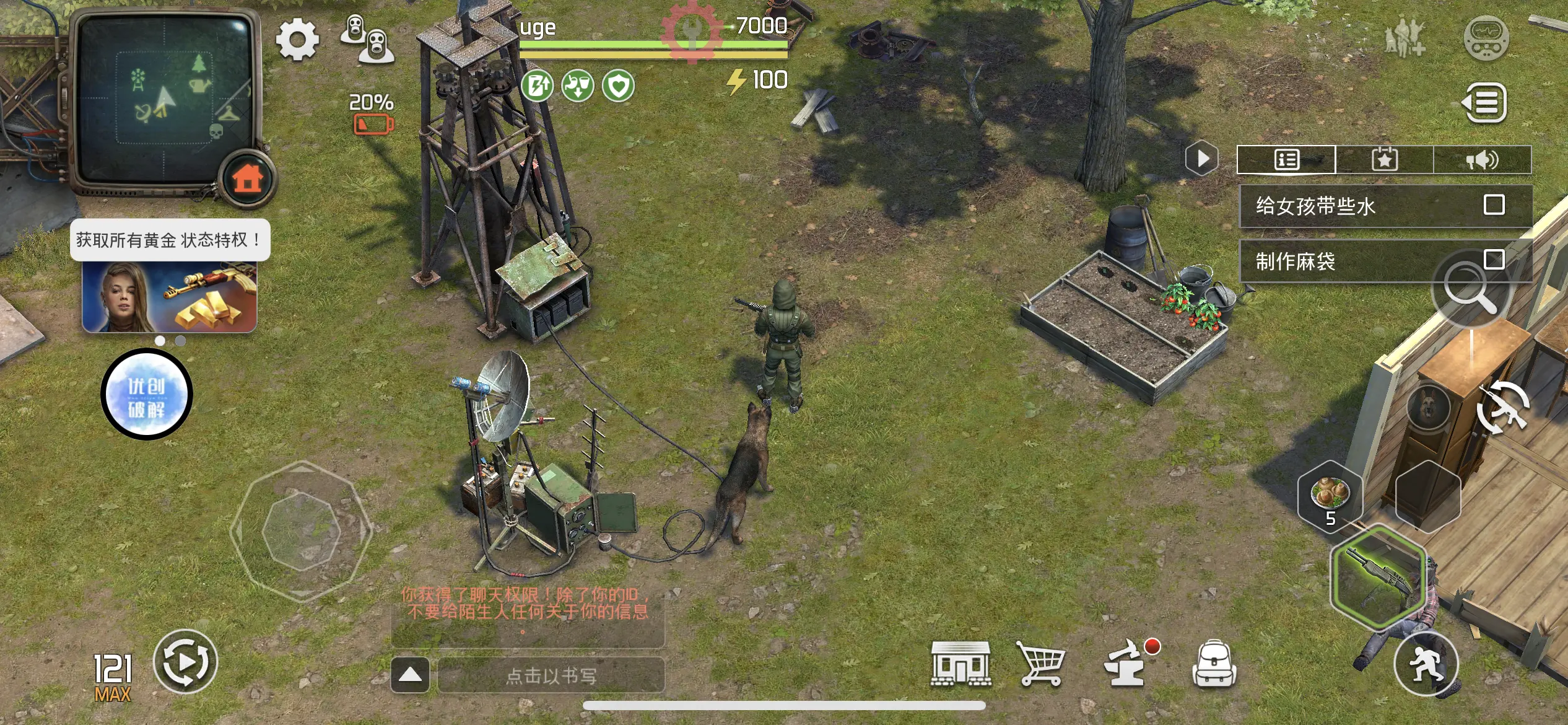The width and height of the screenshot is (1568, 725).
Task: Return home with the orange house button
Action: point(248,179)
